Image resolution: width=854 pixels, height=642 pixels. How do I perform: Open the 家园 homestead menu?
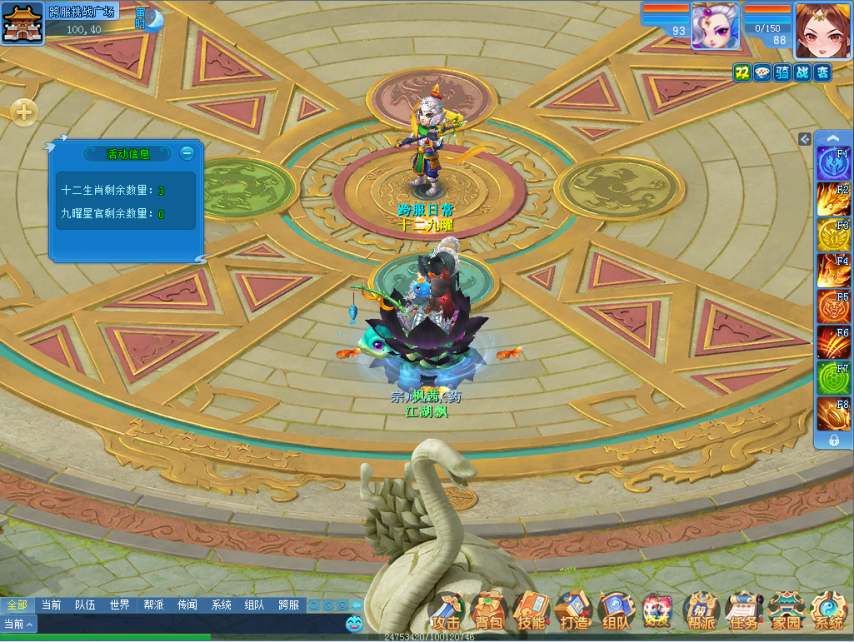click(x=786, y=609)
